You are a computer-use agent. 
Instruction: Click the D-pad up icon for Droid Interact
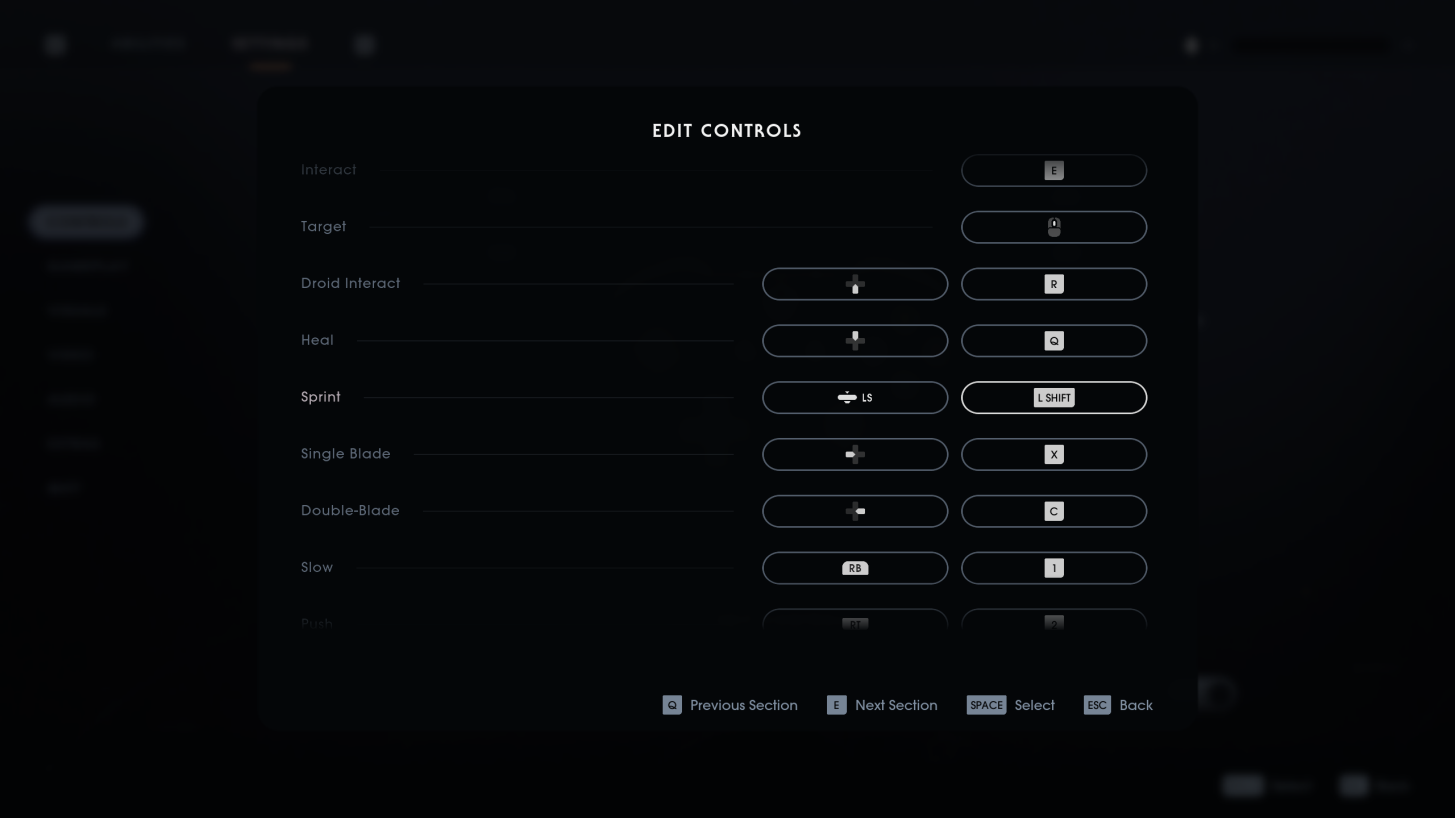pyautogui.click(x=855, y=284)
